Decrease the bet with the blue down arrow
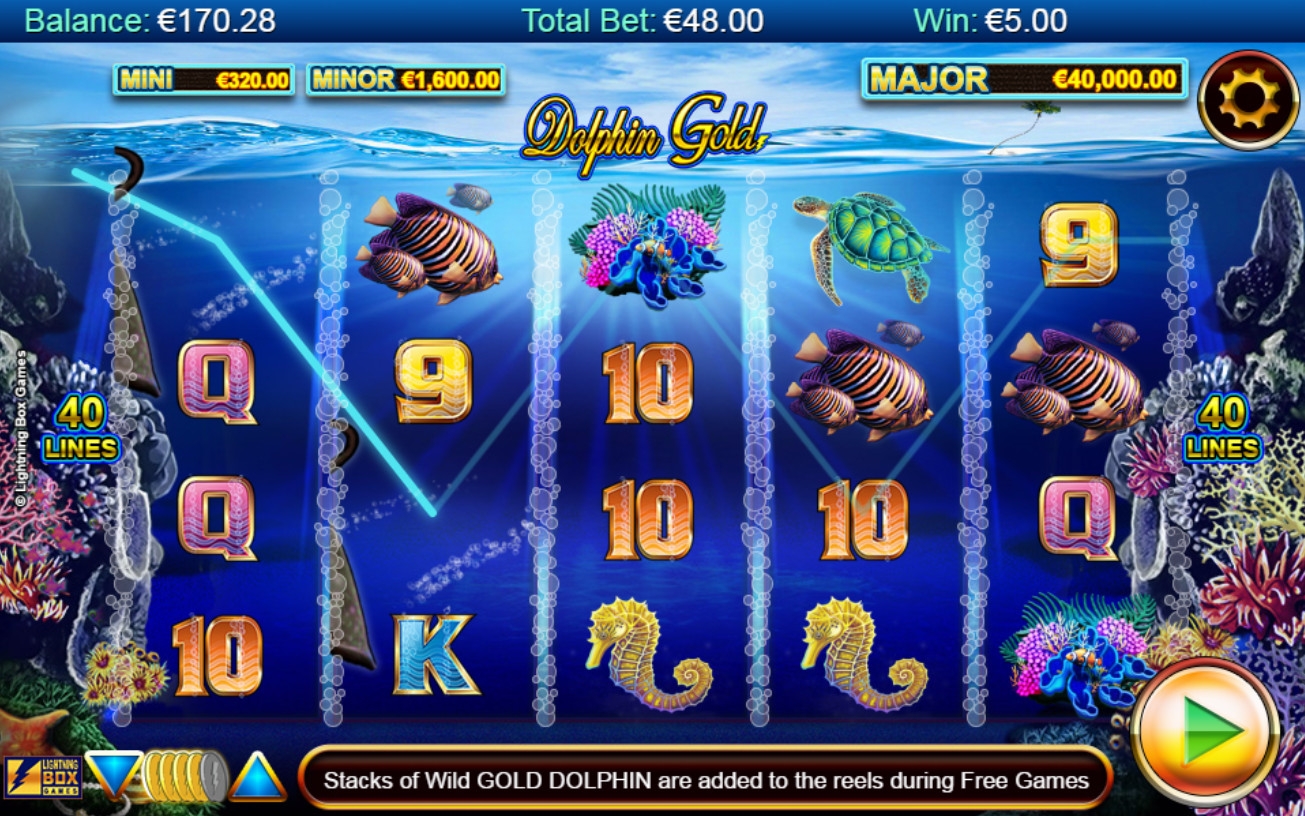 tap(111, 773)
